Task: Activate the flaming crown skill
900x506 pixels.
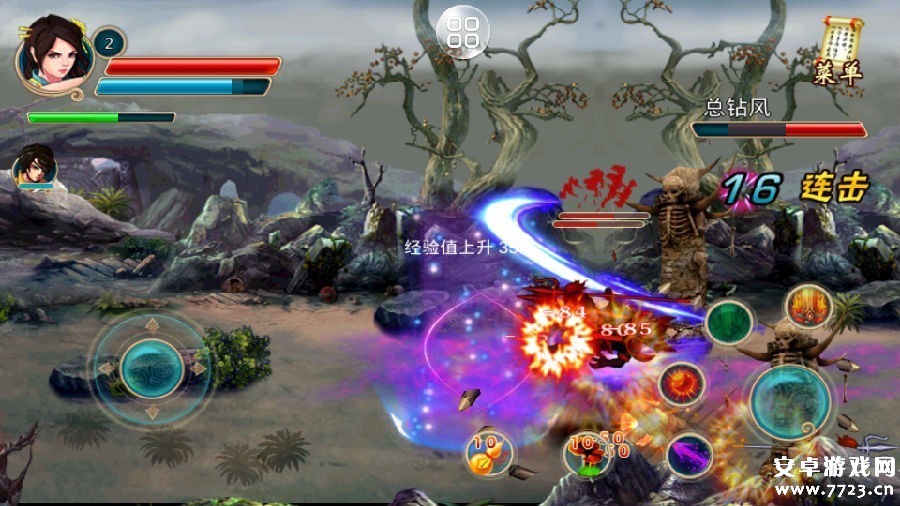Action: 808,306
